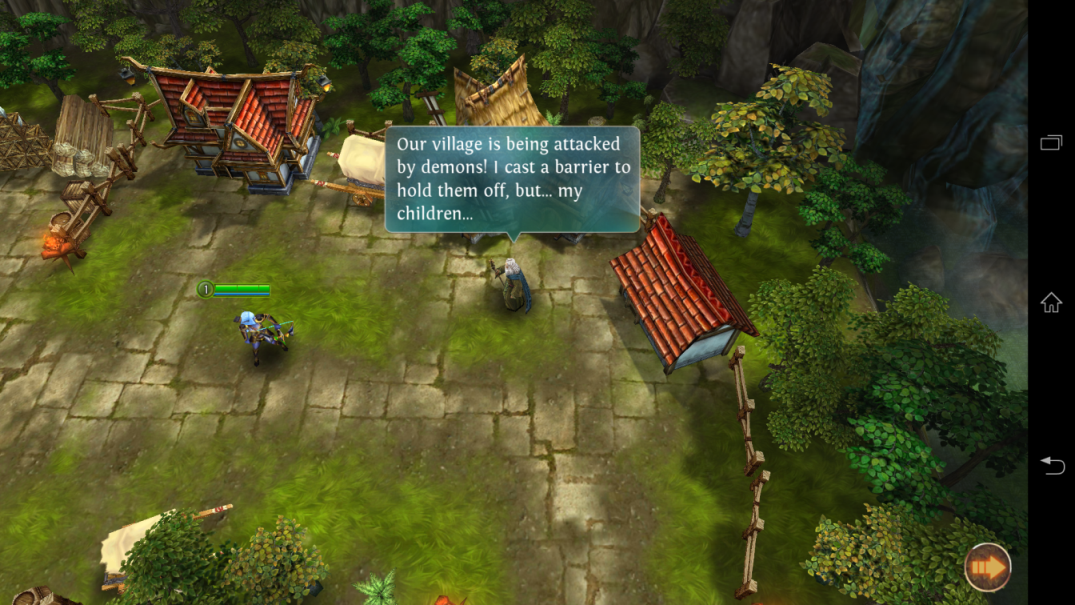Screen dimensions: 1075x605
Task: Skip the cutscene with the orange arrow button
Action: [x=987, y=568]
